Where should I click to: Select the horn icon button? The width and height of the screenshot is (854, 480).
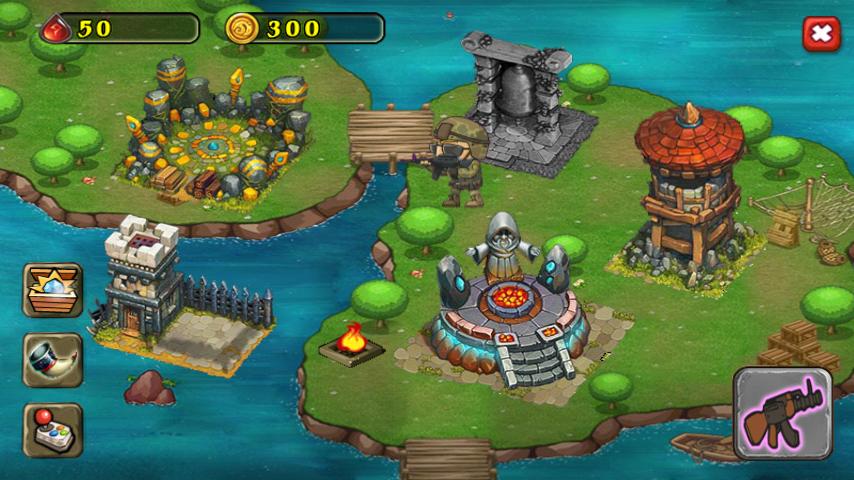[52, 360]
